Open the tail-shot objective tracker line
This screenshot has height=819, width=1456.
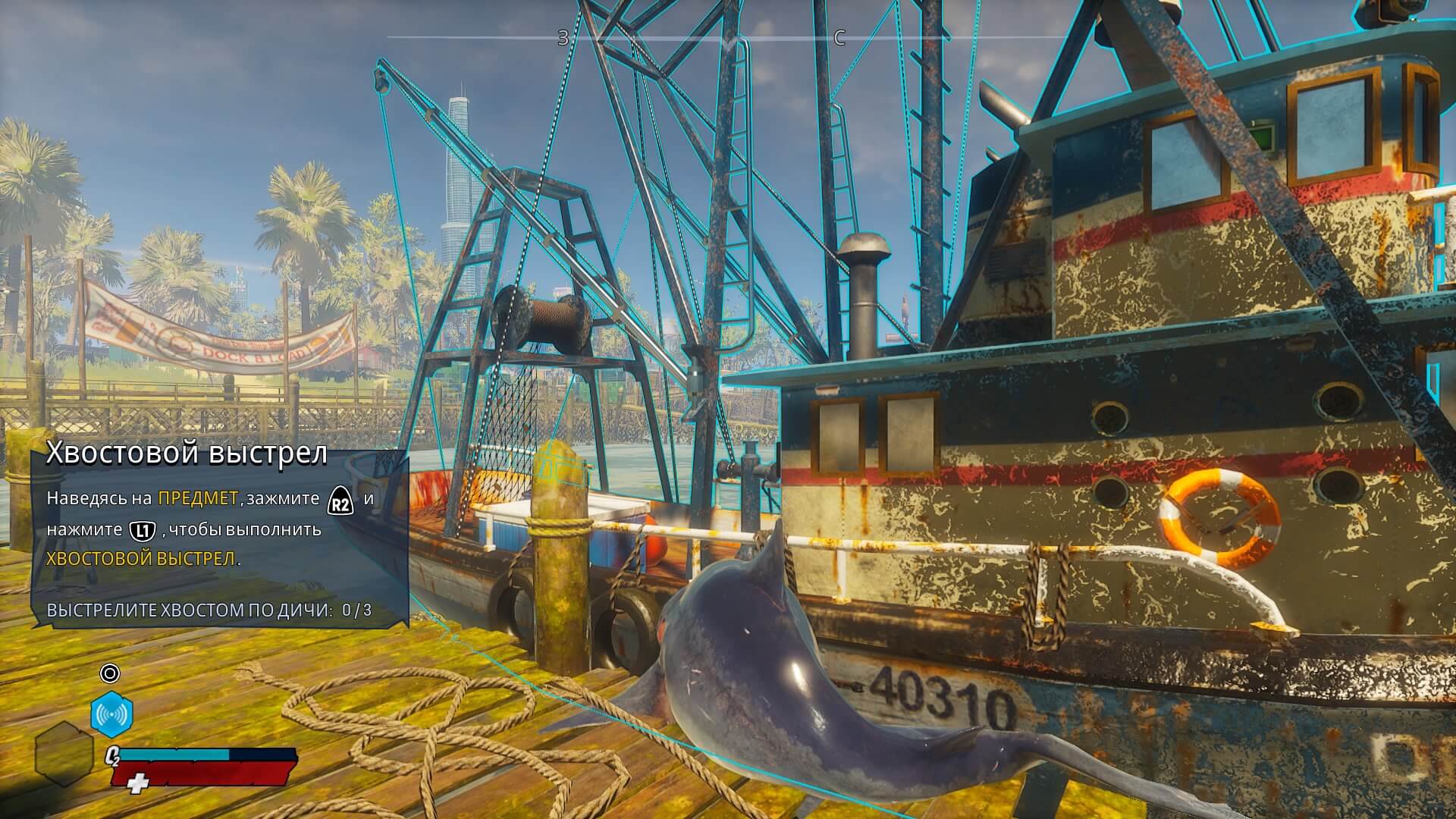(x=209, y=610)
